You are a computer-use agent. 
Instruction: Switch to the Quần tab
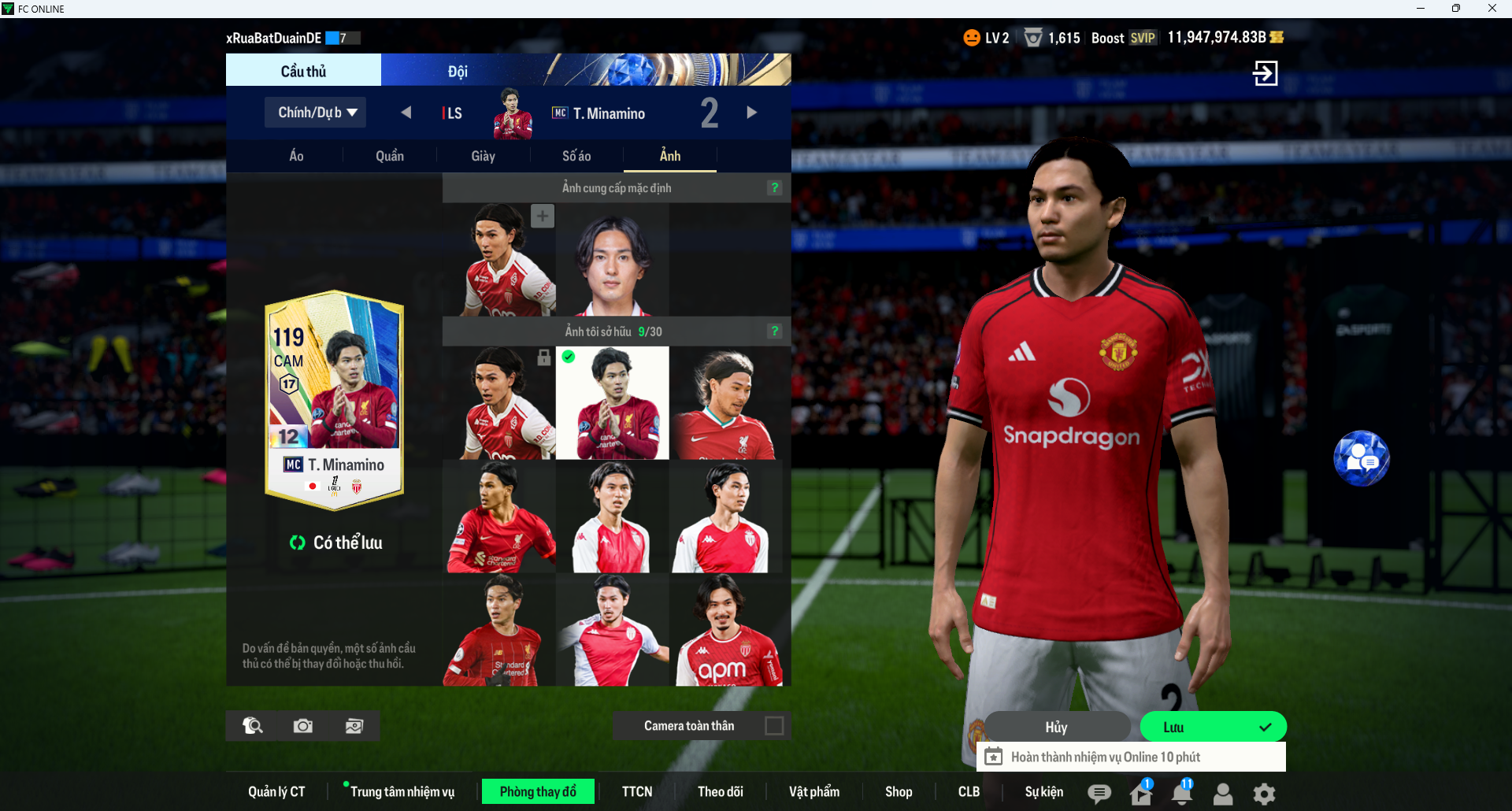[389, 156]
